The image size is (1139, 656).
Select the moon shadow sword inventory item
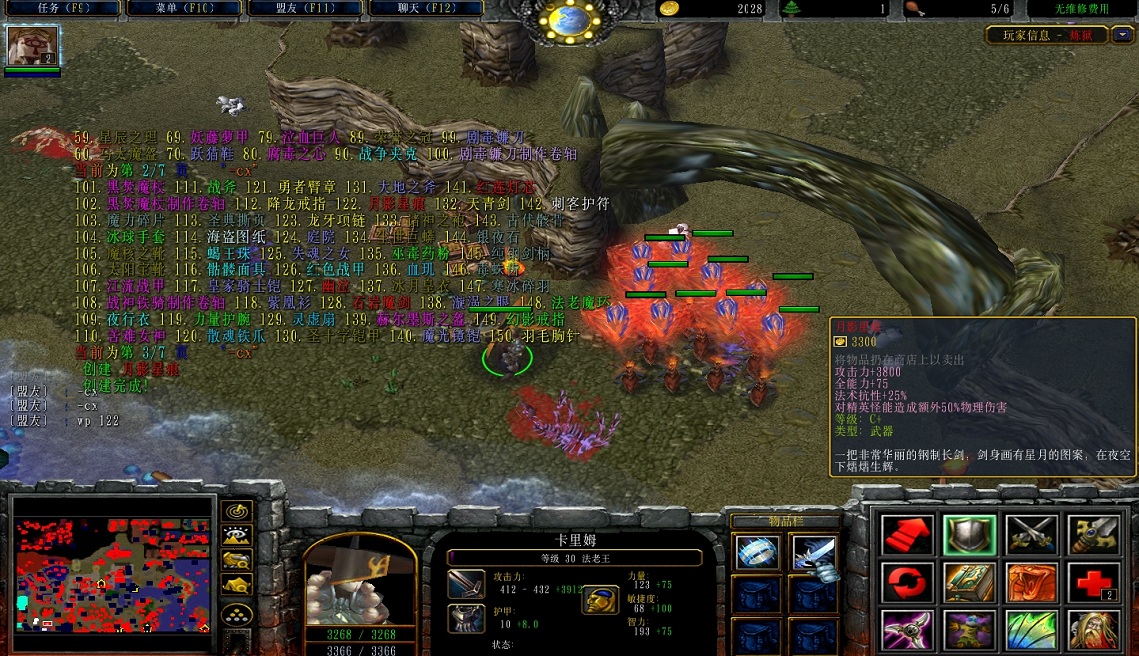click(812, 552)
